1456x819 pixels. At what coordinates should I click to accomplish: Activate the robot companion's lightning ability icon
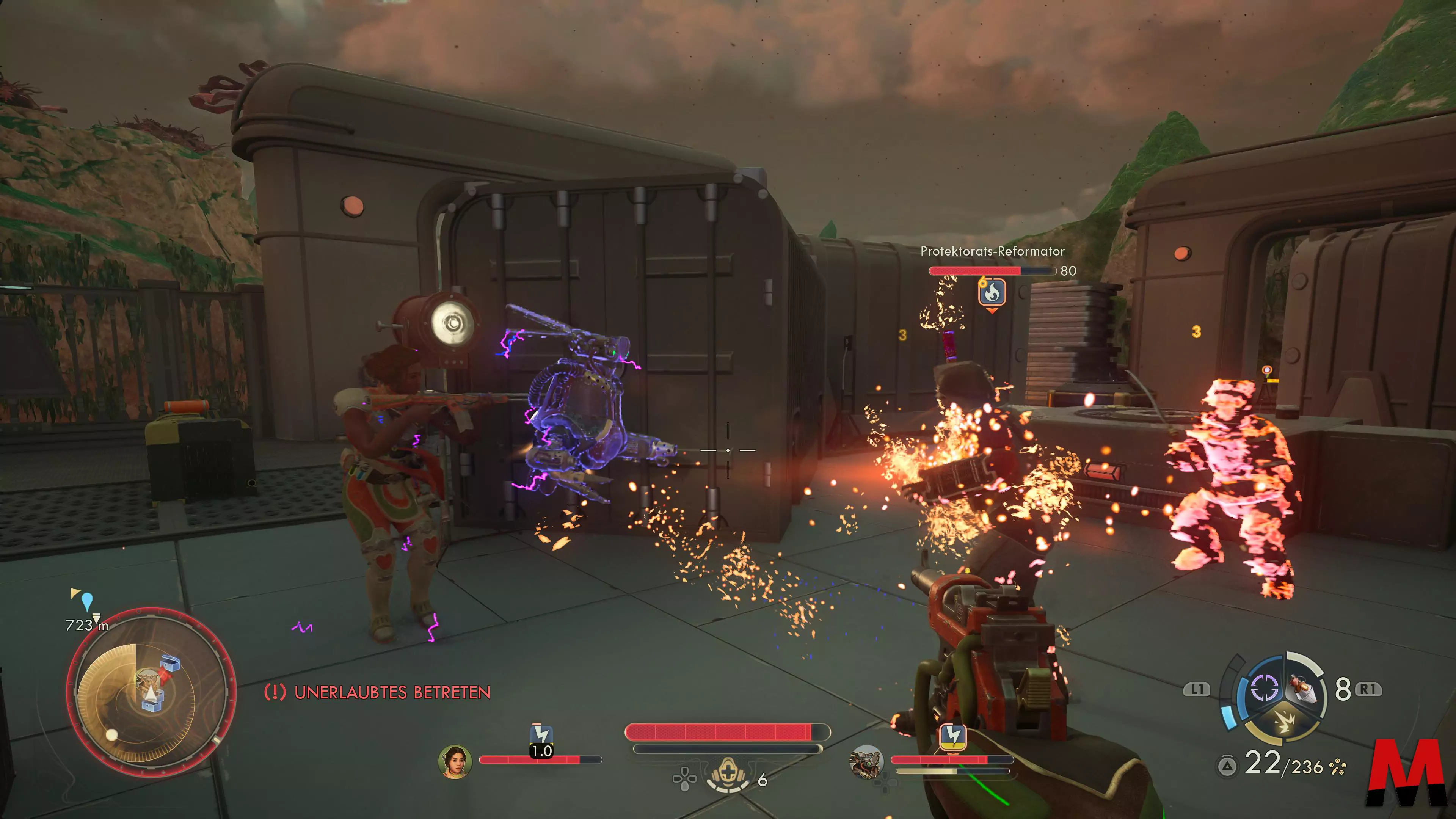tap(953, 736)
